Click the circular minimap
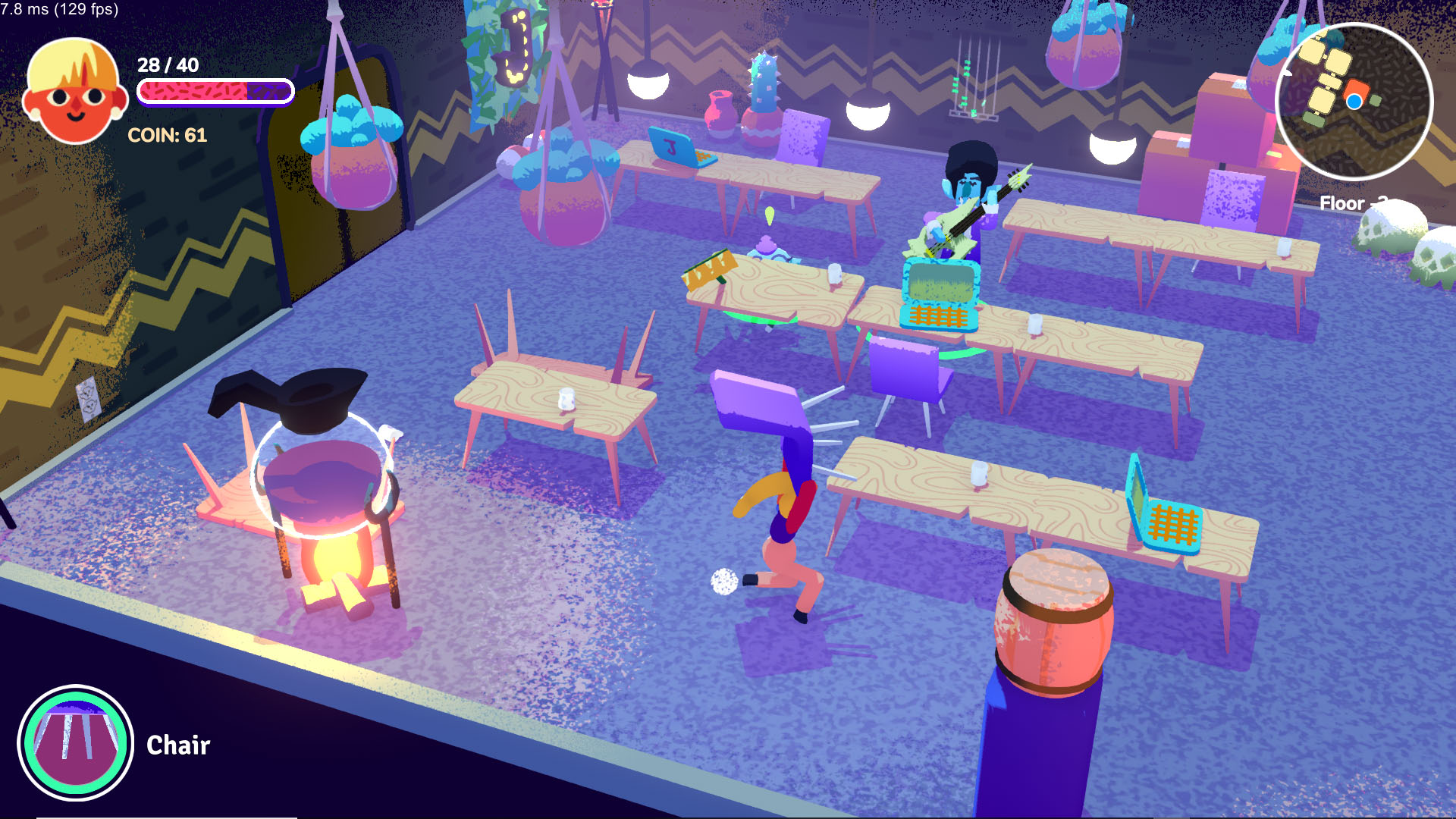The height and width of the screenshot is (819, 1456). (x=1354, y=101)
